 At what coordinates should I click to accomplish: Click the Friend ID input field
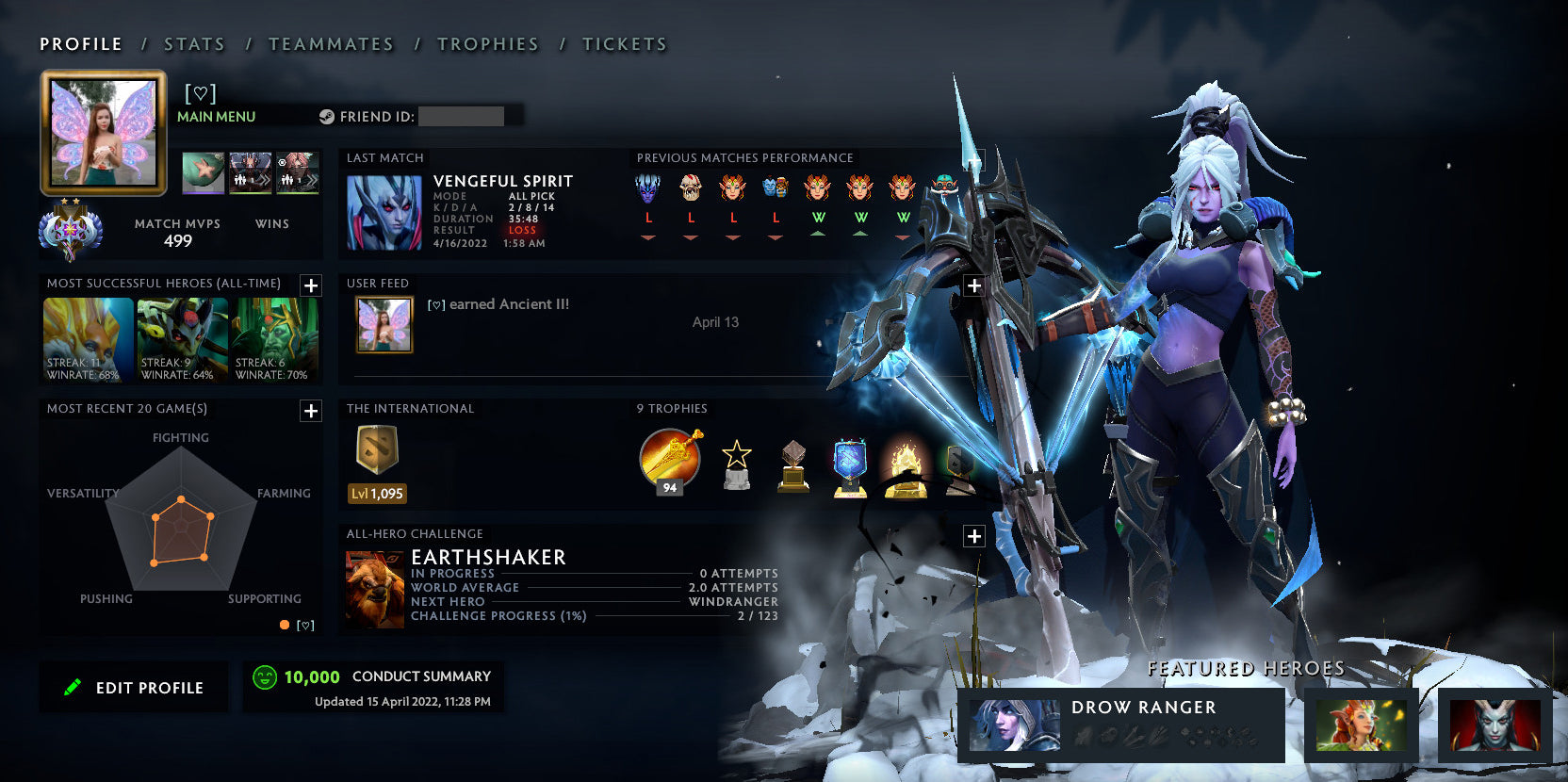click(462, 116)
